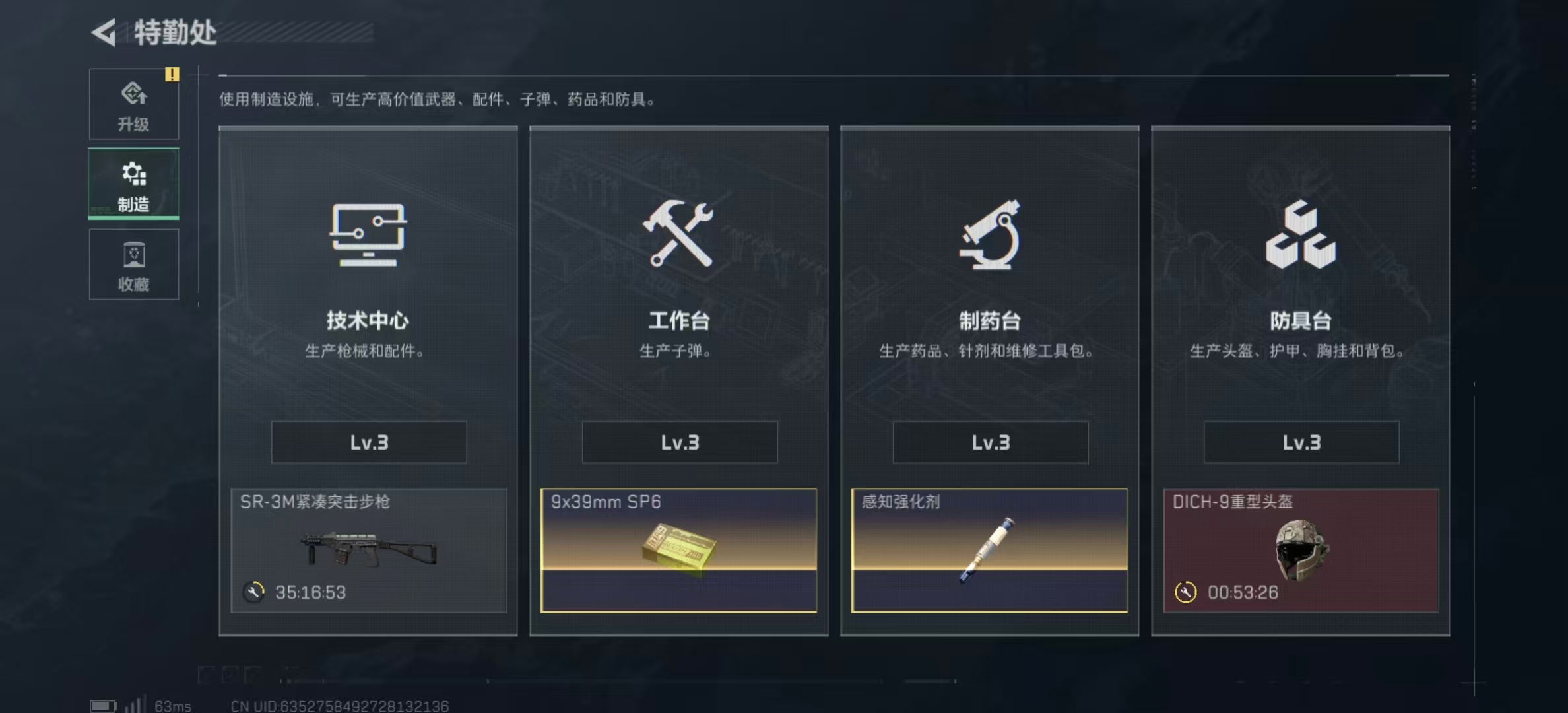Click the 升级 upgrade icon in sidebar

point(134,94)
